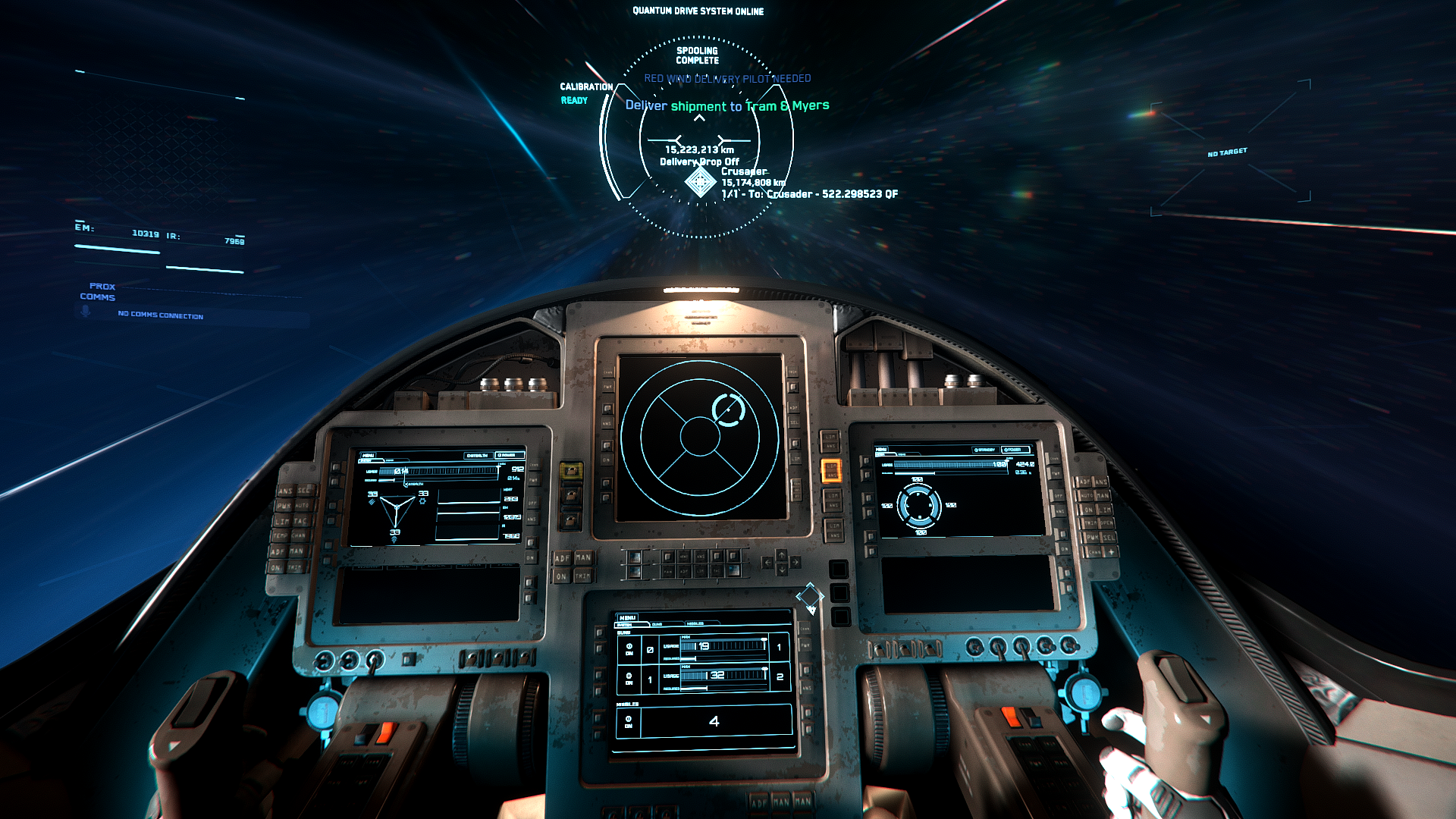Switch to the Missiles tab on weapons display
This screenshot has height=819, width=1456.
[x=695, y=624]
